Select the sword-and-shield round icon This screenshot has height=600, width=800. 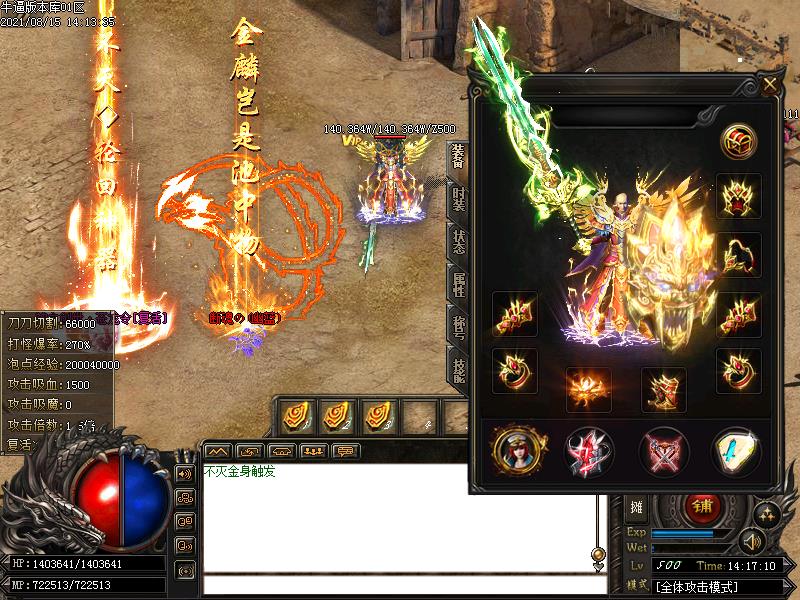click(737, 451)
